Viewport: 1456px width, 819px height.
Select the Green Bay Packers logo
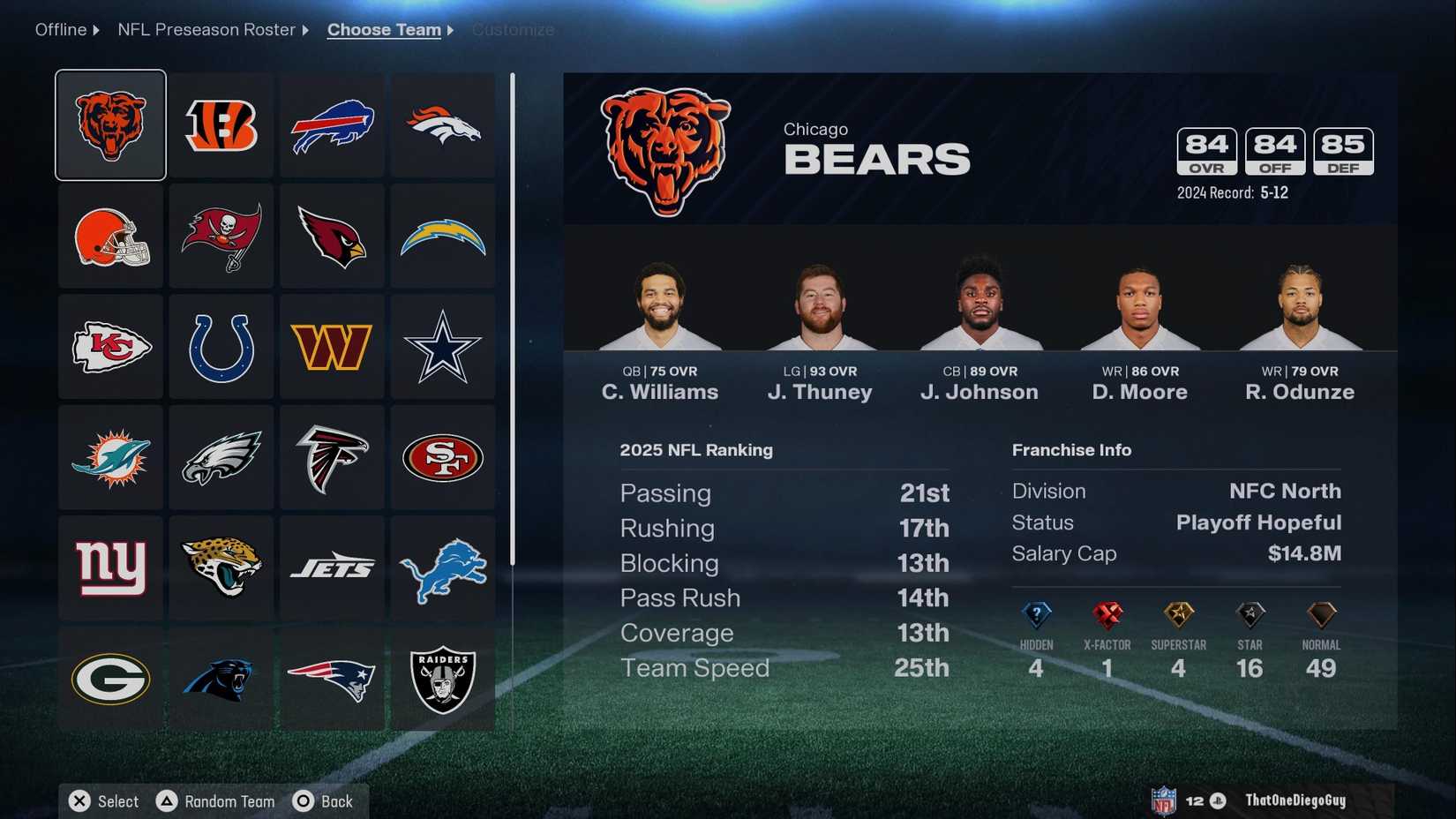point(109,680)
